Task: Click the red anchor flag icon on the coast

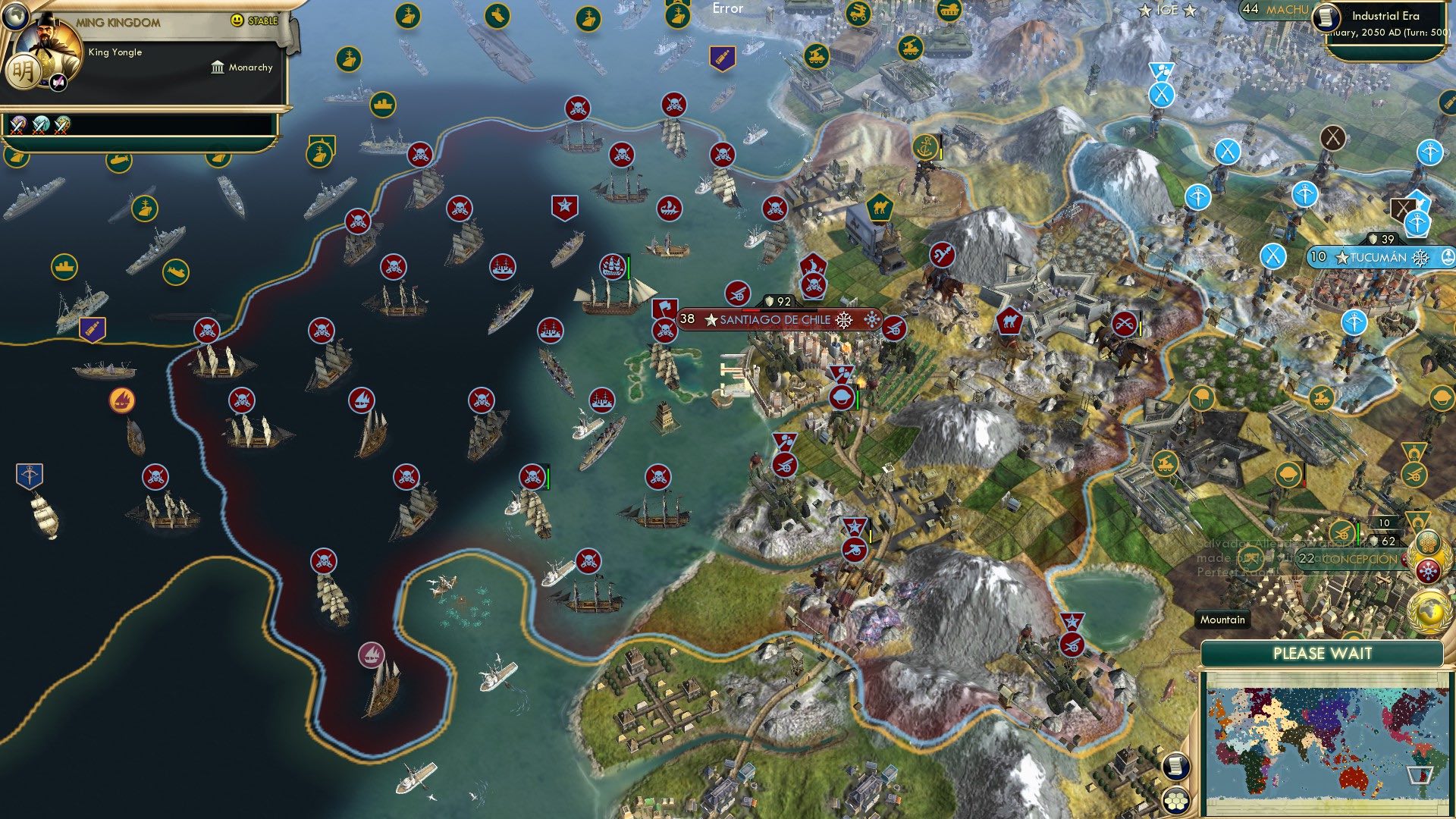Action: tap(927, 144)
